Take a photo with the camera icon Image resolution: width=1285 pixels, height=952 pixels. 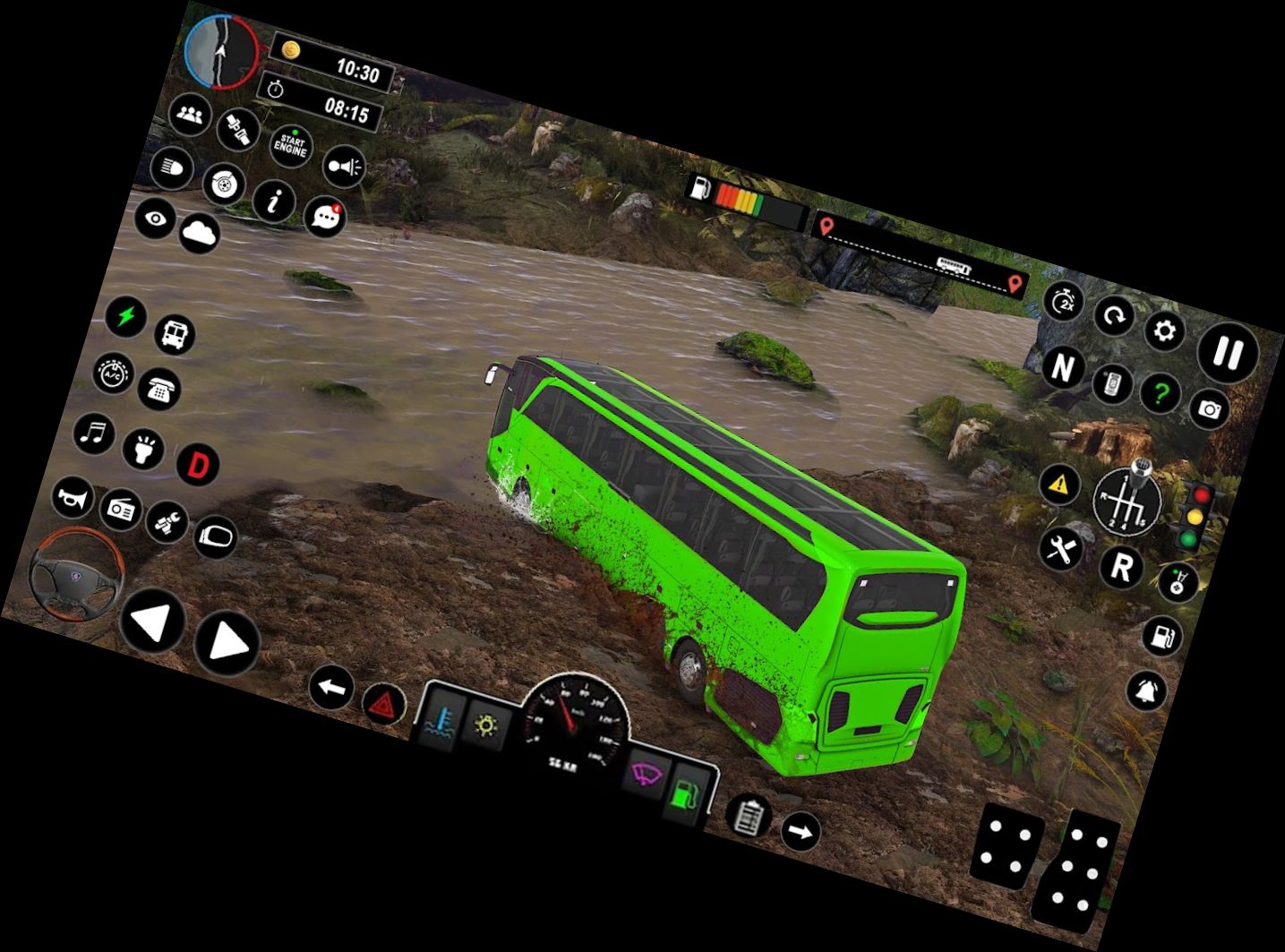pyautogui.click(x=1212, y=409)
